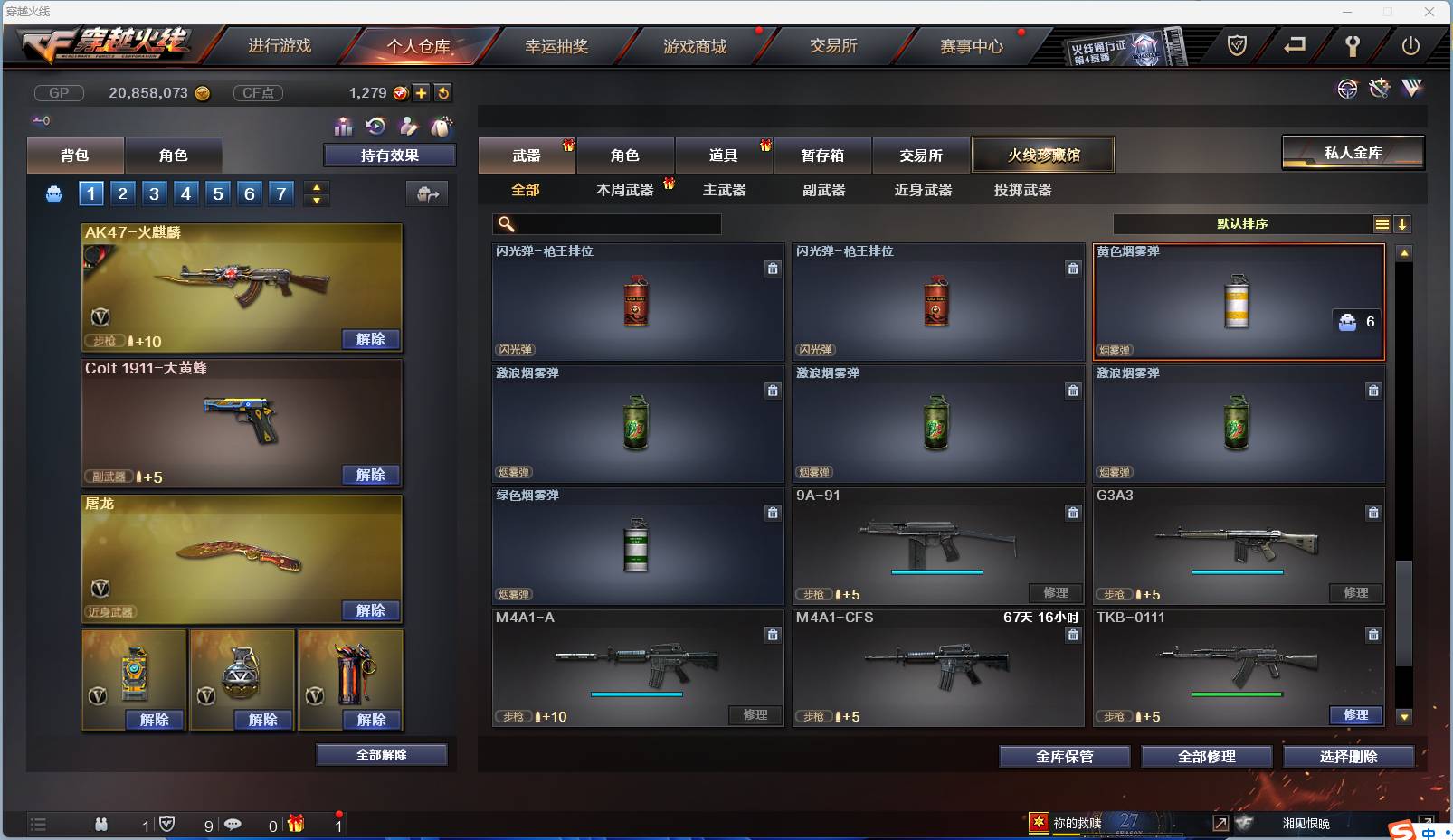This screenshot has width=1453, height=840.
Task: Open the 幸运抽奖 menu item
Action: [x=558, y=44]
